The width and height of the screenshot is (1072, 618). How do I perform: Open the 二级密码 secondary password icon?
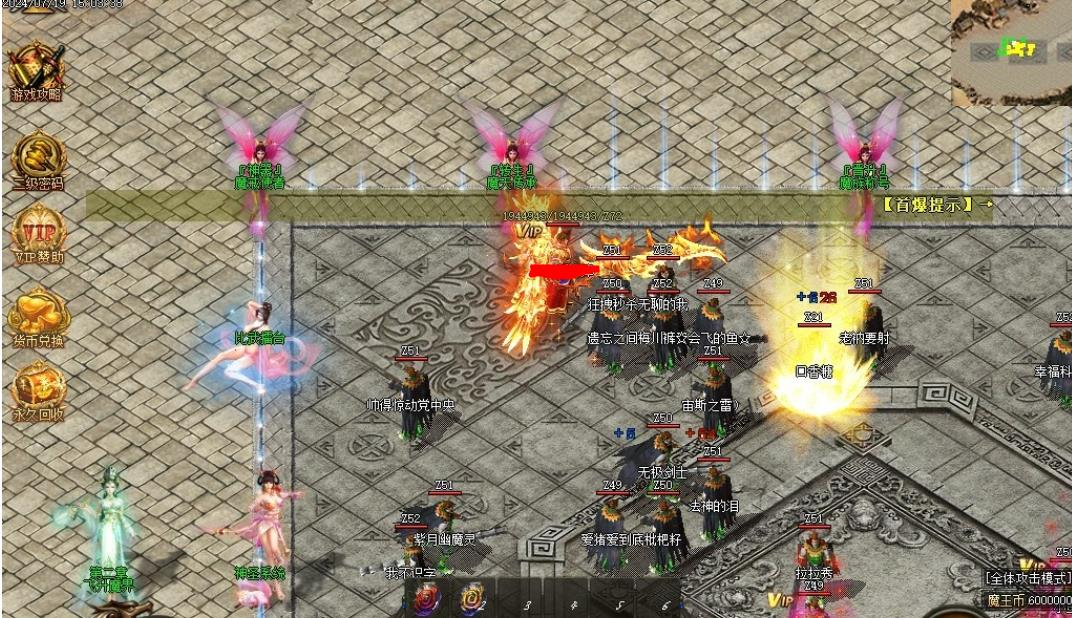coord(38,159)
